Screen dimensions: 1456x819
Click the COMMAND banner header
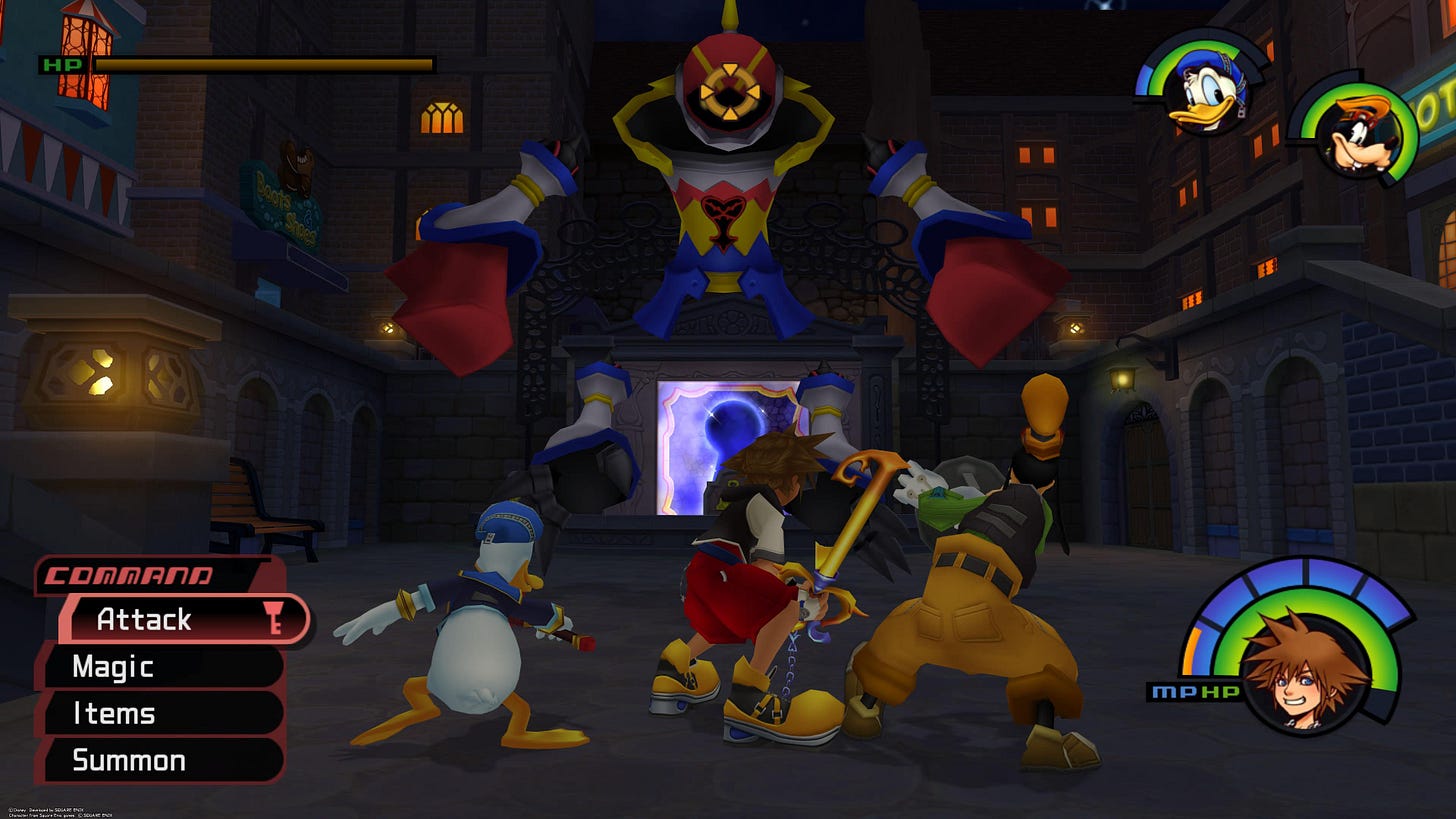point(125,576)
